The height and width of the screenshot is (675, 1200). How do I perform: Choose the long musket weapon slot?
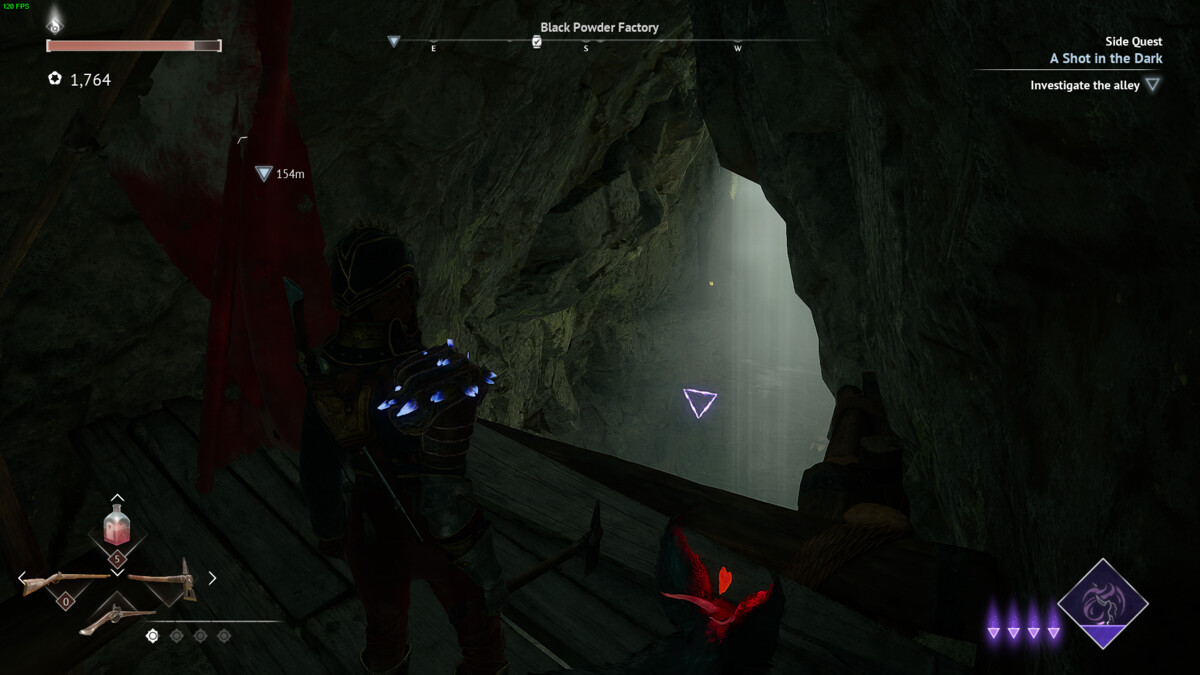64,580
